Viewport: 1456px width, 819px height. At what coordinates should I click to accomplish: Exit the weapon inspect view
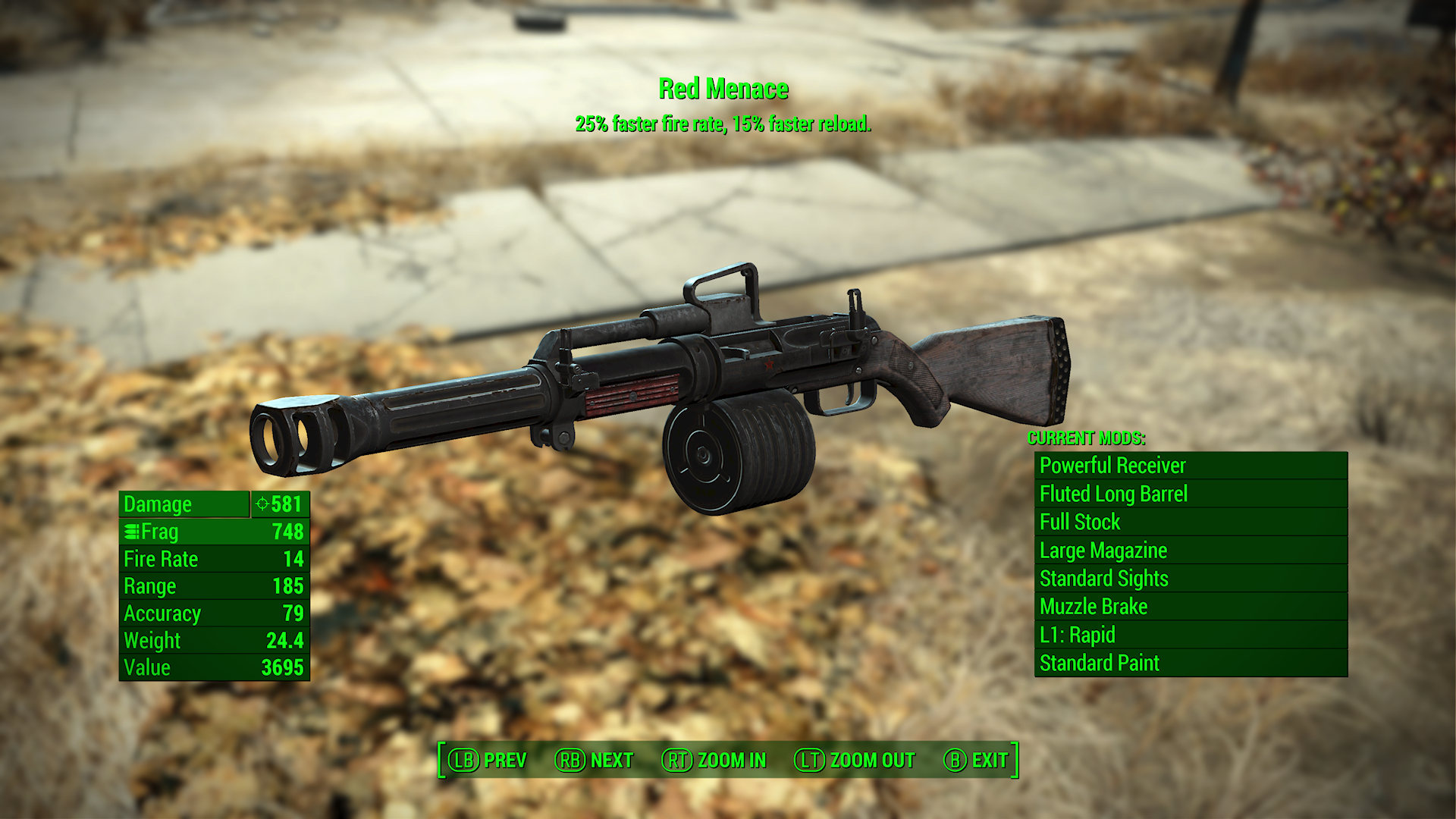coord(976,760)
